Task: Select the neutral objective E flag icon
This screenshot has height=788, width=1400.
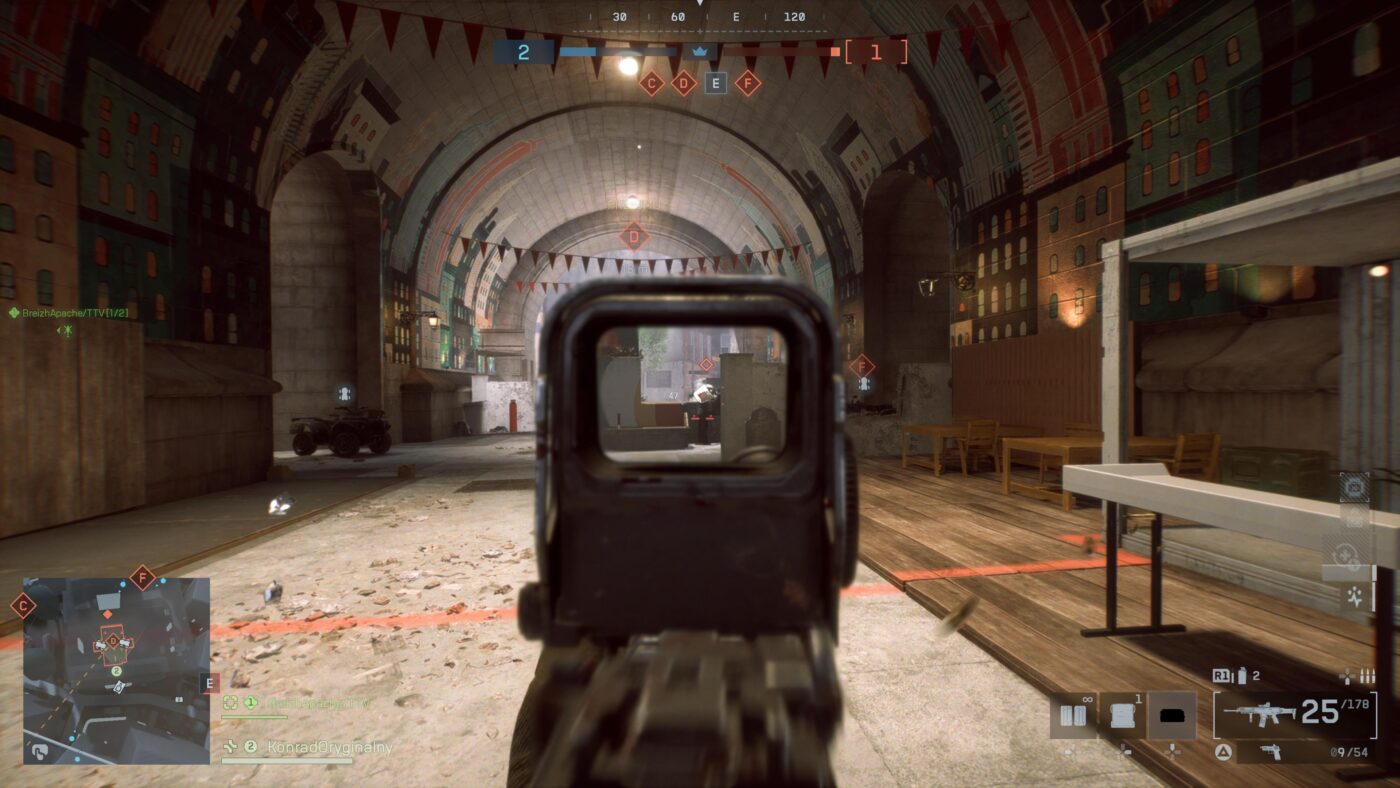Action: (715, 83)
